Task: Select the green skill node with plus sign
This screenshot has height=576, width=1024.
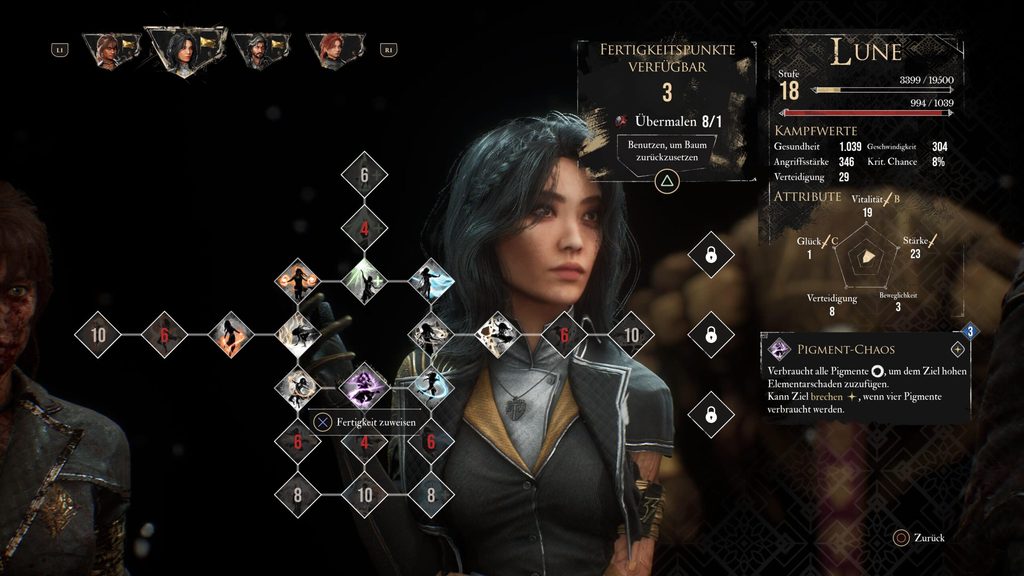Action: [364, 281]
